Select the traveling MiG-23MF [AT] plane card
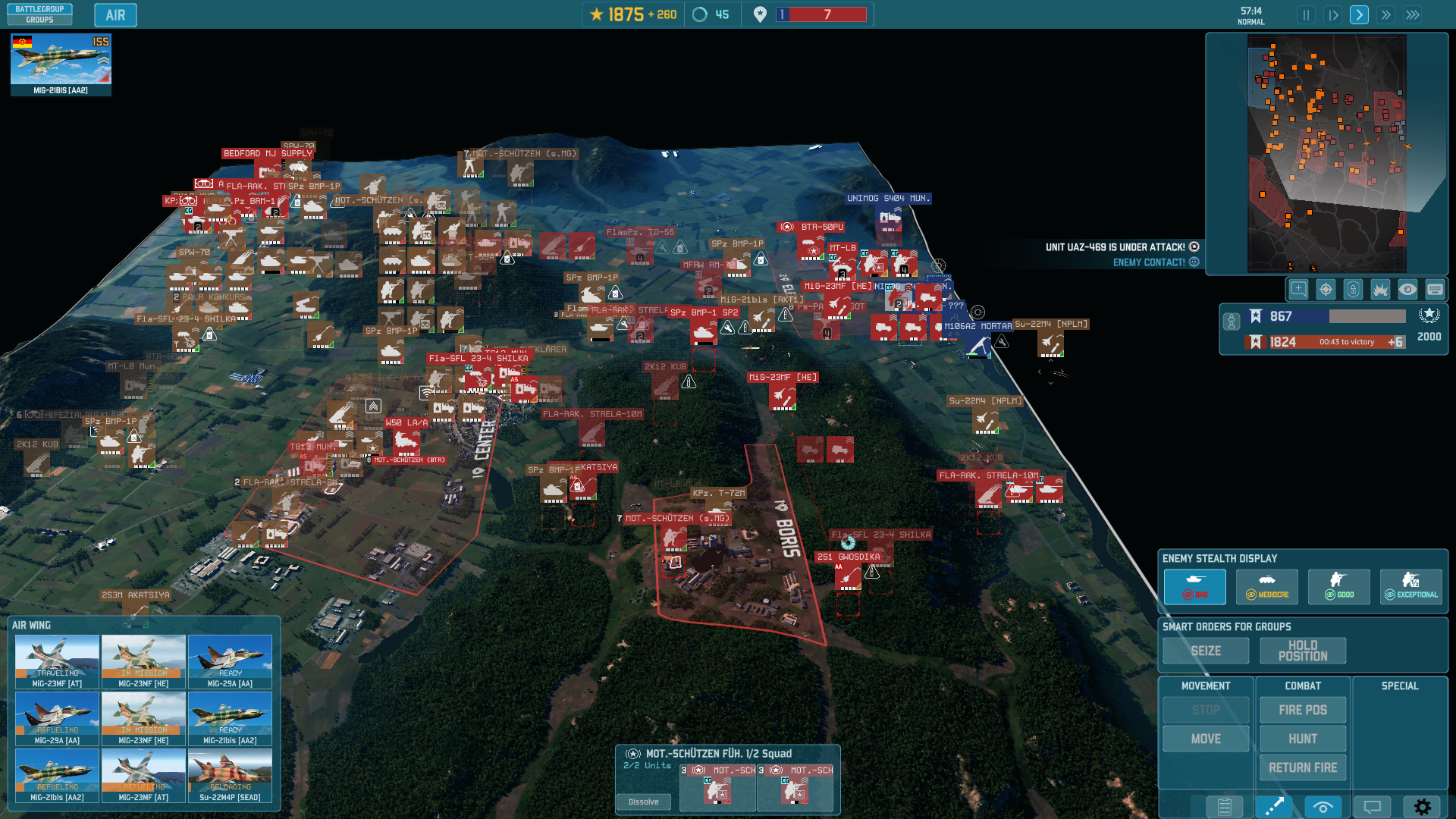Viewport: 1456px width, 819px height. 58,661
